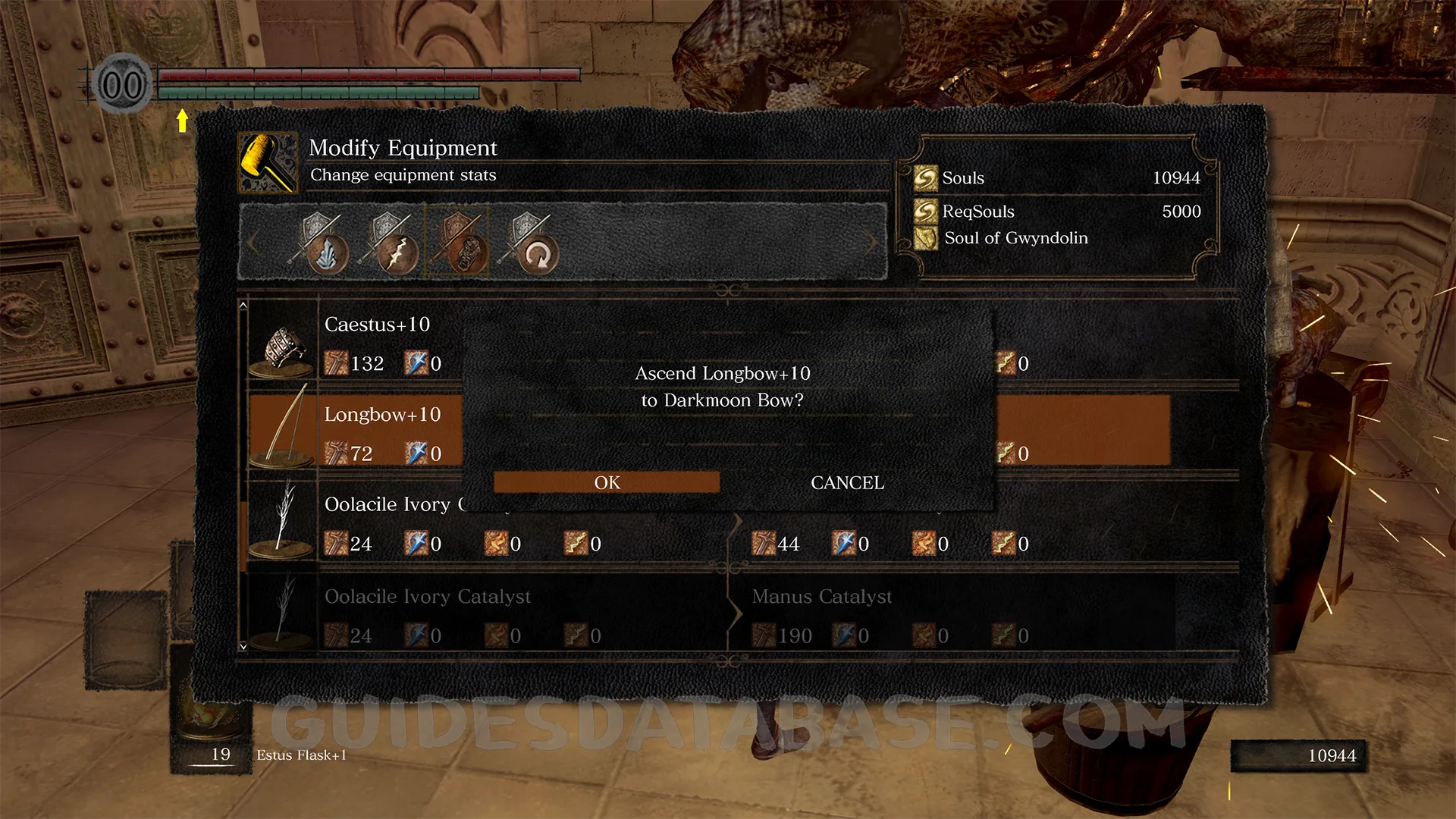Cancel the Darkmoon Bow ascension
This screenshot has height=819, width=1456.
coord(847,482)
